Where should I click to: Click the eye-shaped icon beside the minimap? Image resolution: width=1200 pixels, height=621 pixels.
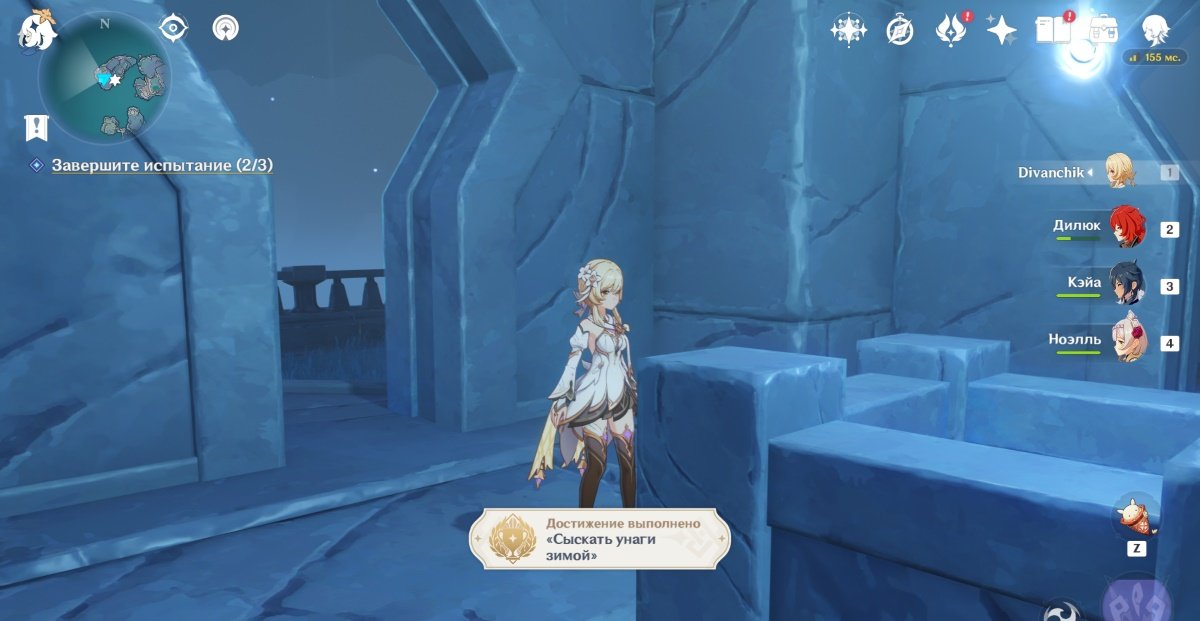coord(174,28)
